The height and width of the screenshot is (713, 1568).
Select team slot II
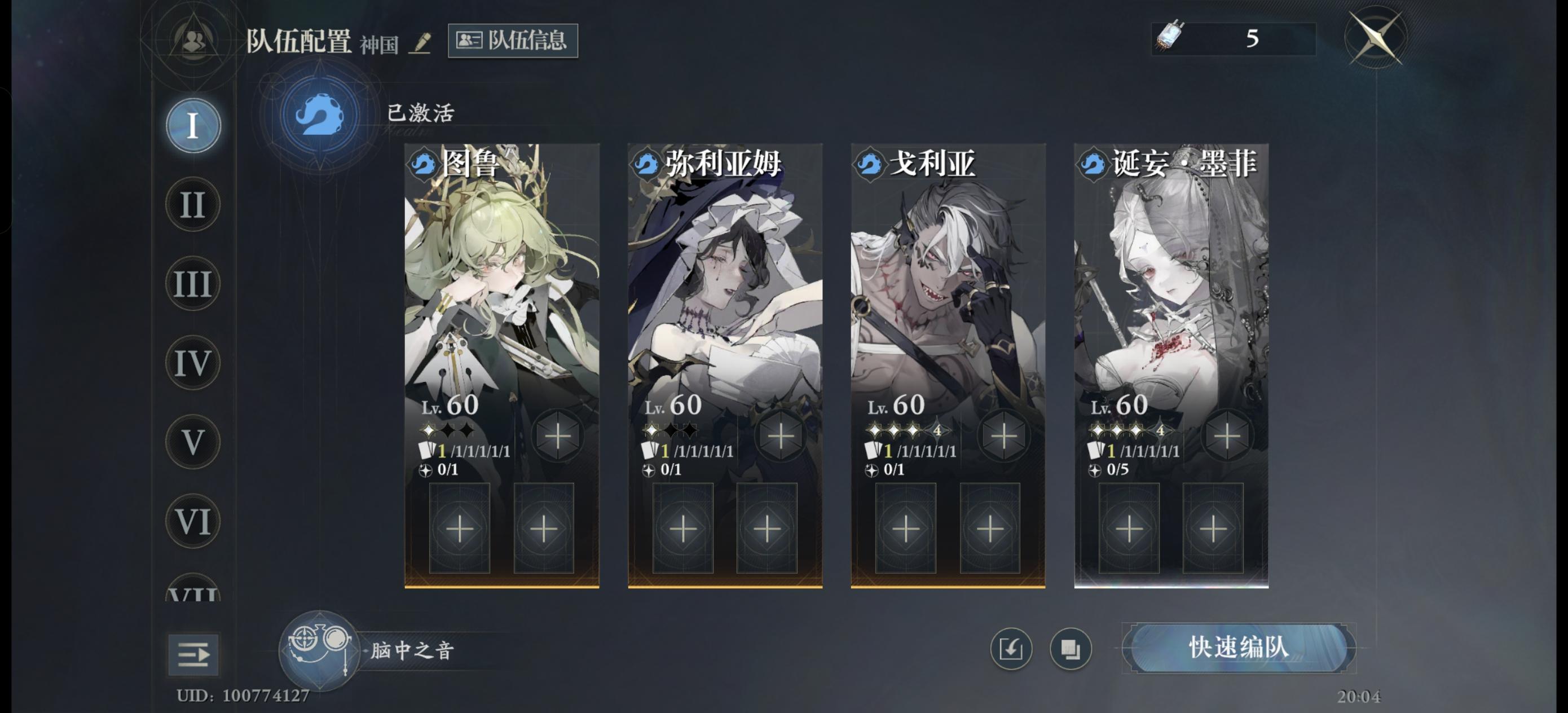[x=192, y=205]
